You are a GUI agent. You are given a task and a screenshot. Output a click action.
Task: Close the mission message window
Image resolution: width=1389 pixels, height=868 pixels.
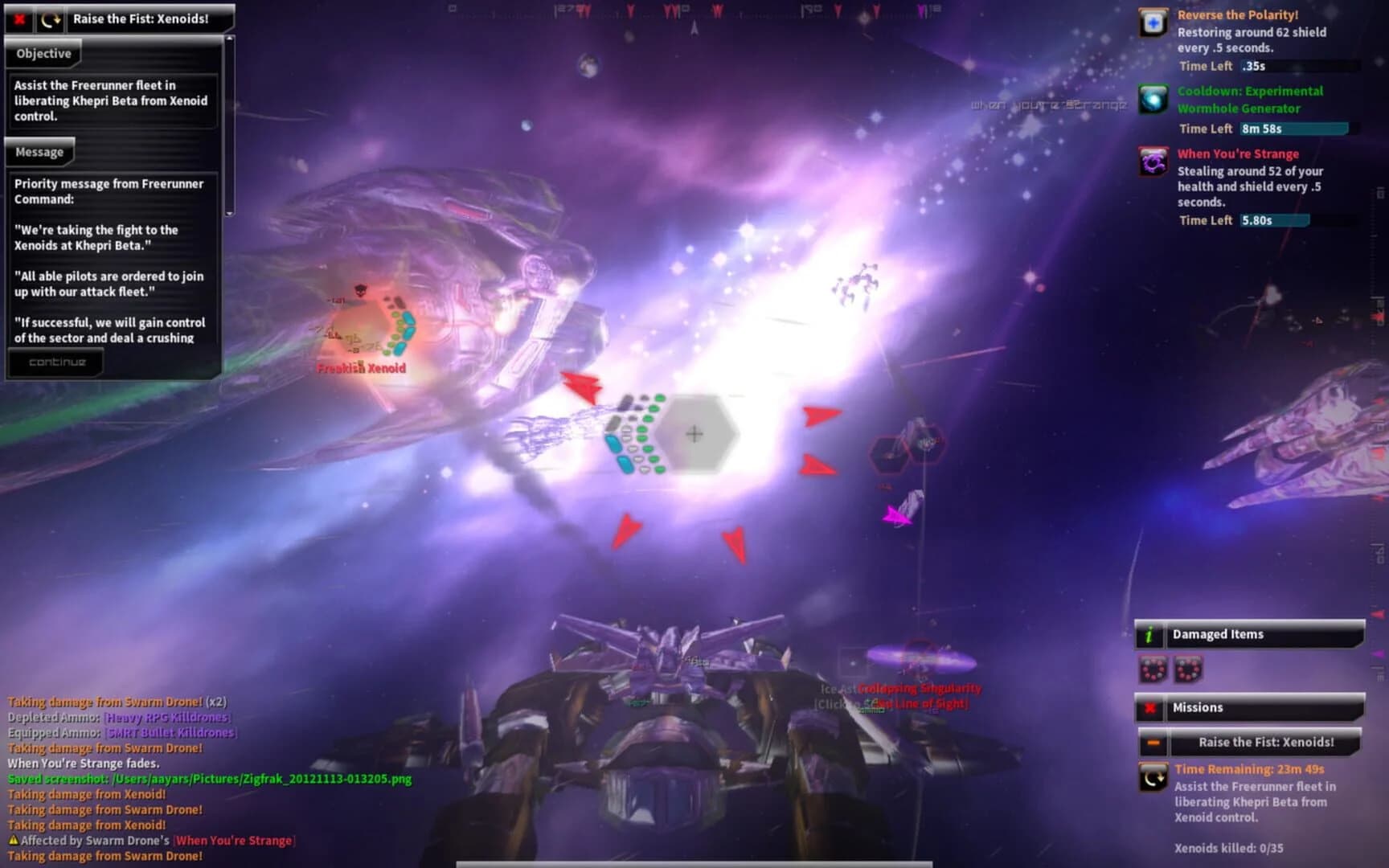[18, 17]
